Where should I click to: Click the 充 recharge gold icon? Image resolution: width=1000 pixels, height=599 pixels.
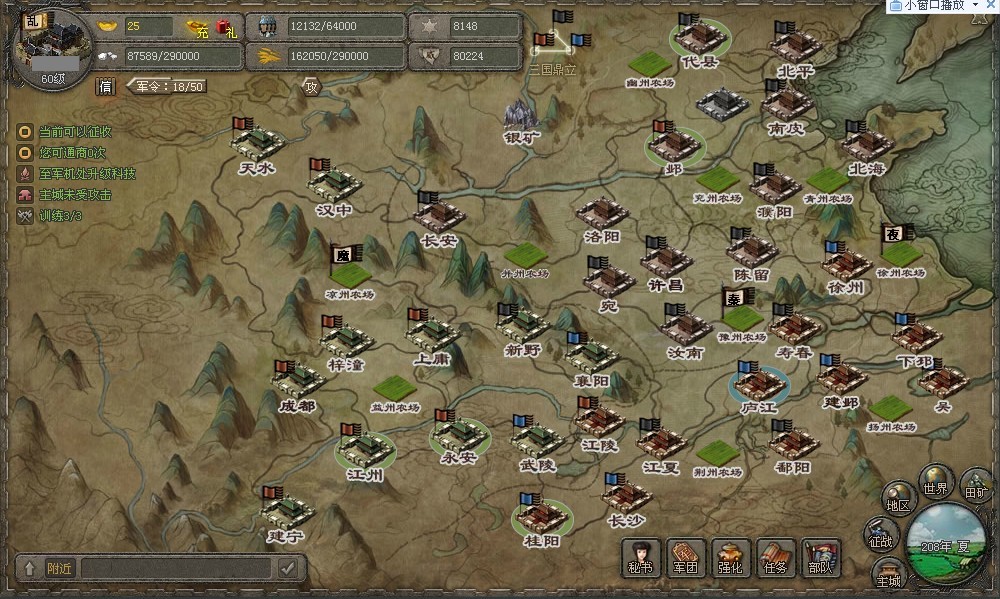click(x=201, y=29)
